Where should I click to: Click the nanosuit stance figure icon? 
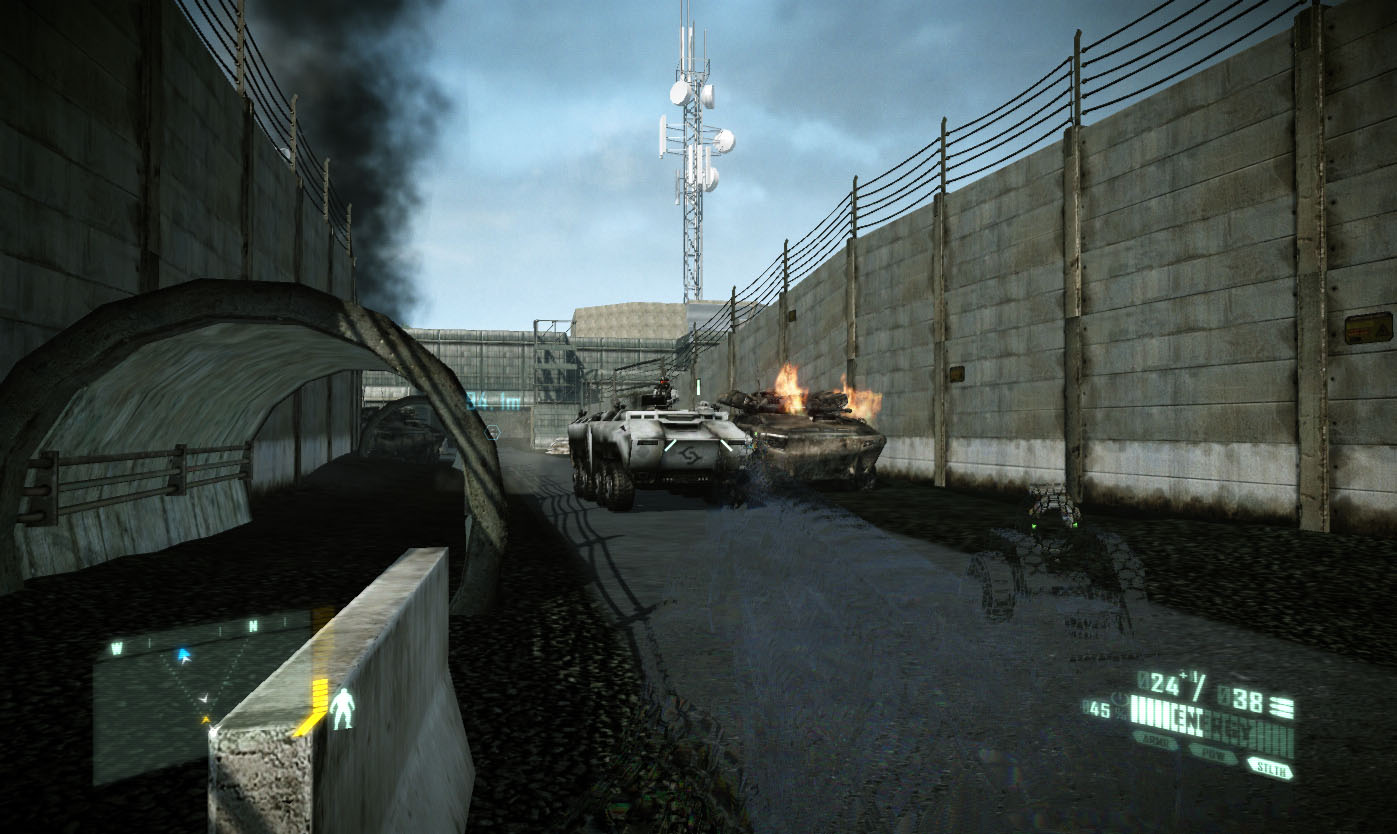pyautogui.click(x=342, y=707)
